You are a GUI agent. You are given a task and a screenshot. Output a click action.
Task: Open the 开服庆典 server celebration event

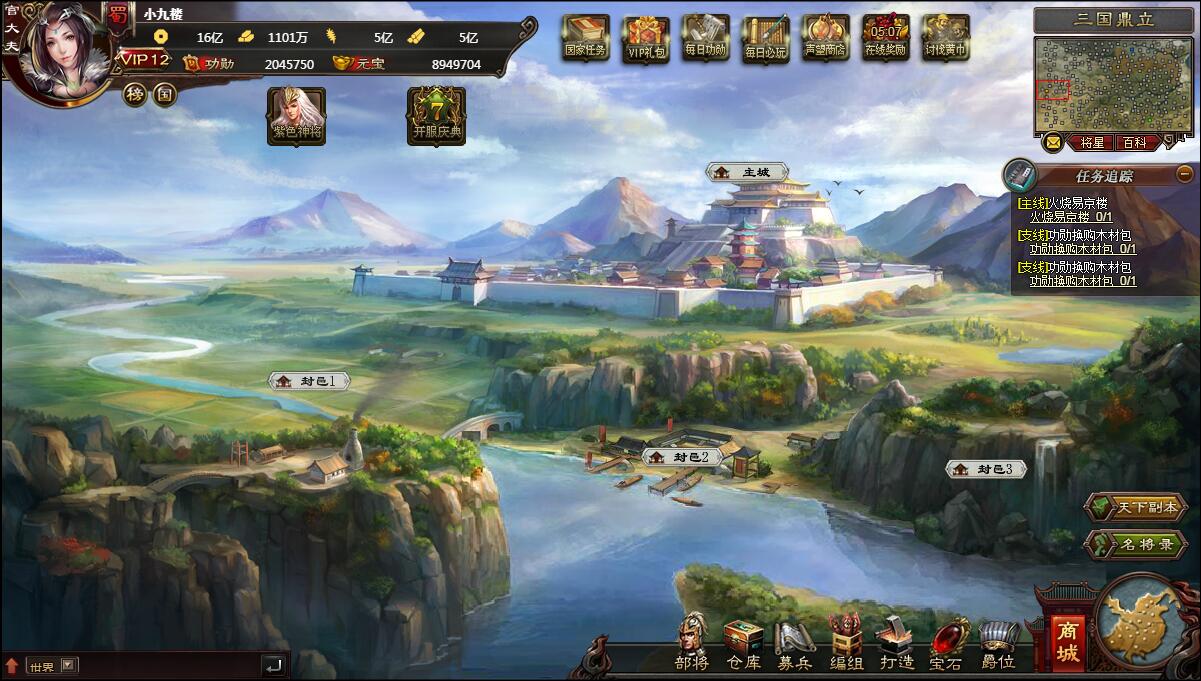[436, 115]
